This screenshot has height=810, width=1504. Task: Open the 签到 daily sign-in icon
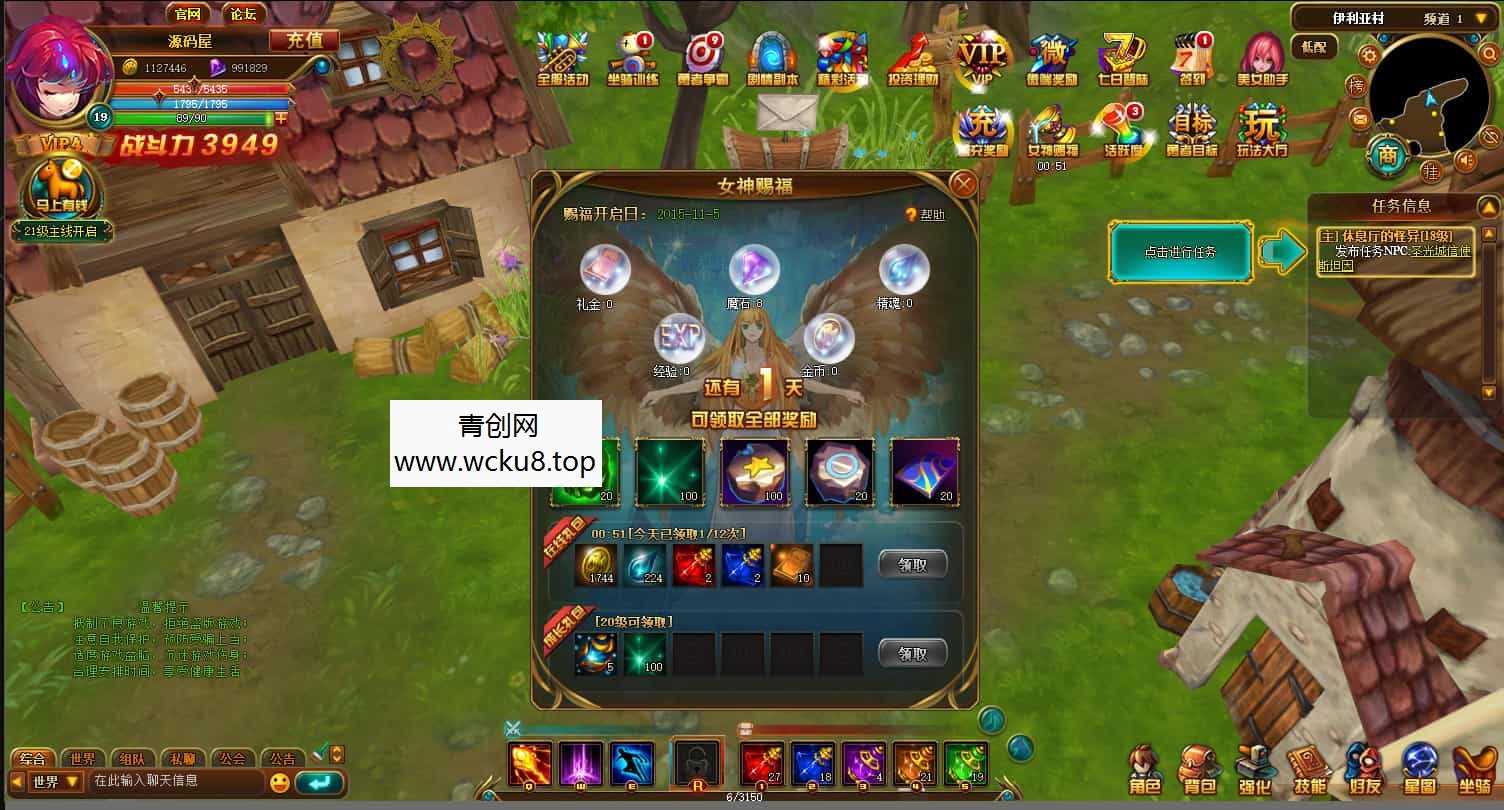click(1191, 57)
